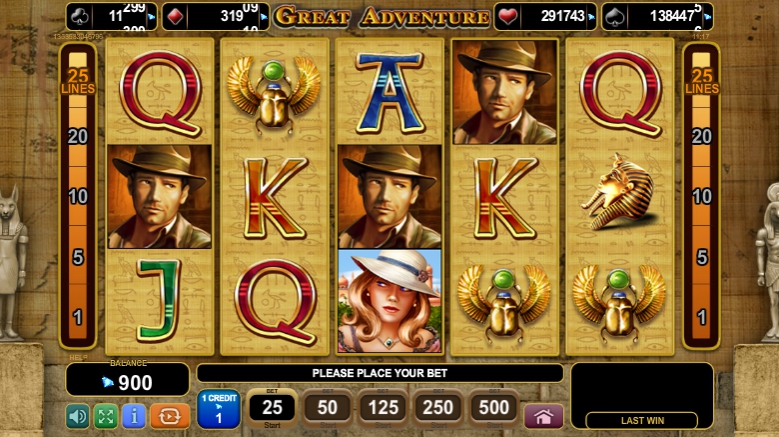Select the 250 bet amount

pos(439,408)
